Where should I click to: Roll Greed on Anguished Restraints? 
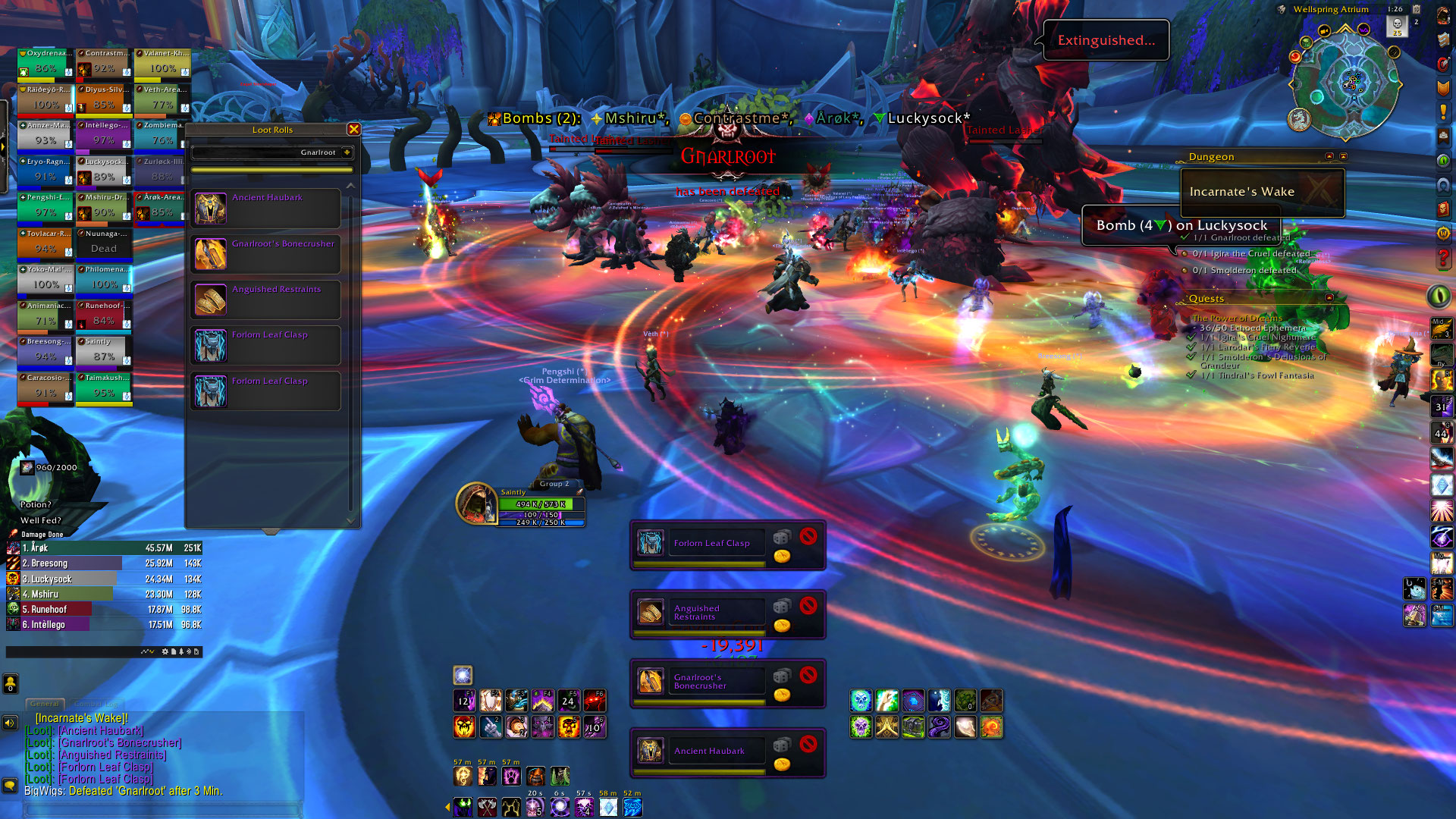782,626
